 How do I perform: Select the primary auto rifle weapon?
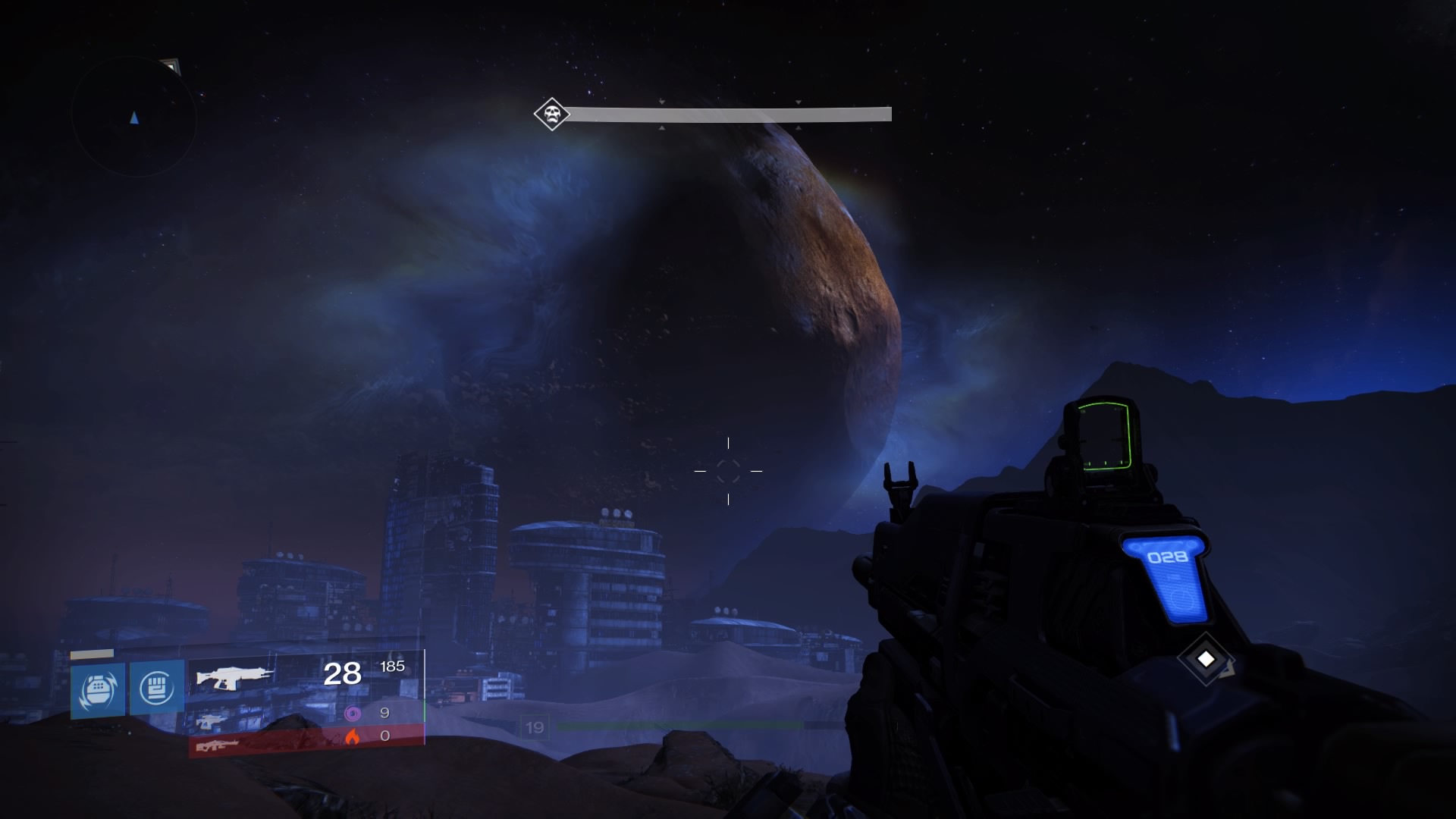pos(234,676)
